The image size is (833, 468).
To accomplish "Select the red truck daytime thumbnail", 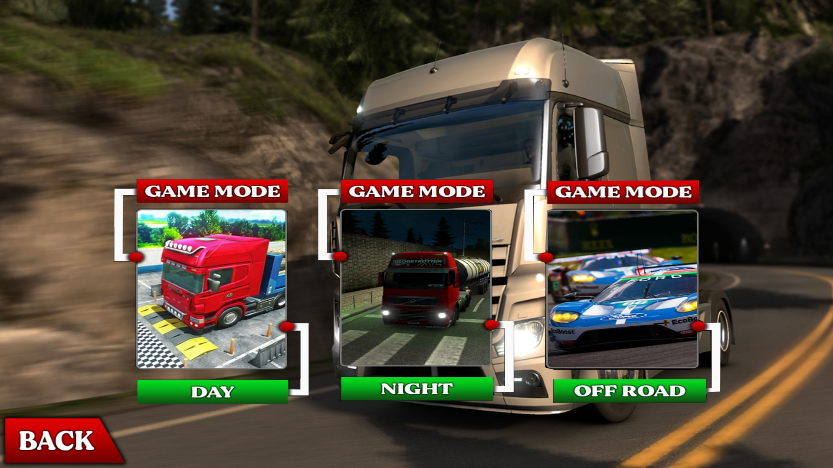I will (212, 289).
